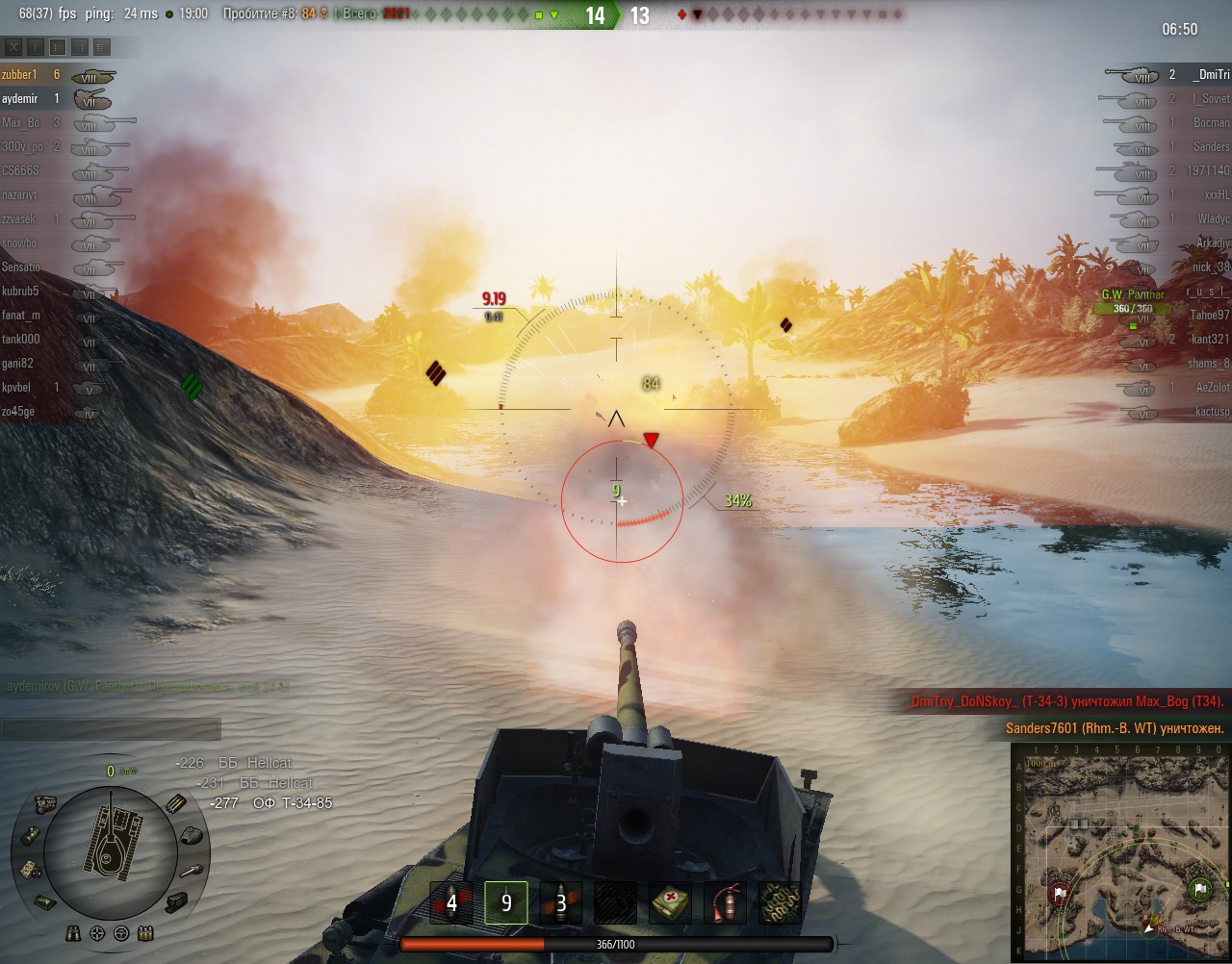Click the engine module icon on damage panel
The image size is (1232, 964).
(x=44, y=804)
